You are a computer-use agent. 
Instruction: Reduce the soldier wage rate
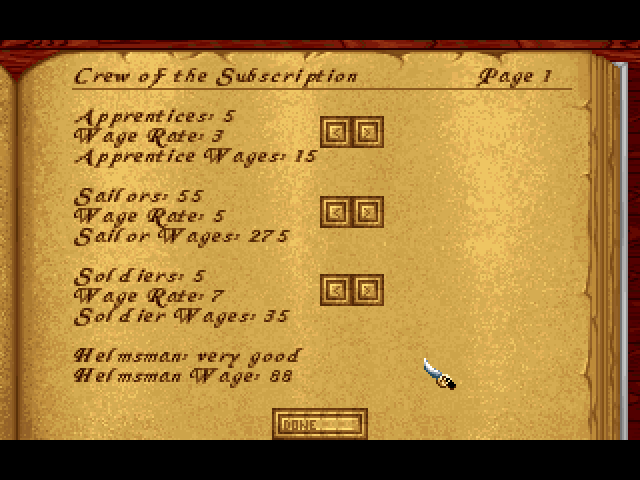click(337, 290)
